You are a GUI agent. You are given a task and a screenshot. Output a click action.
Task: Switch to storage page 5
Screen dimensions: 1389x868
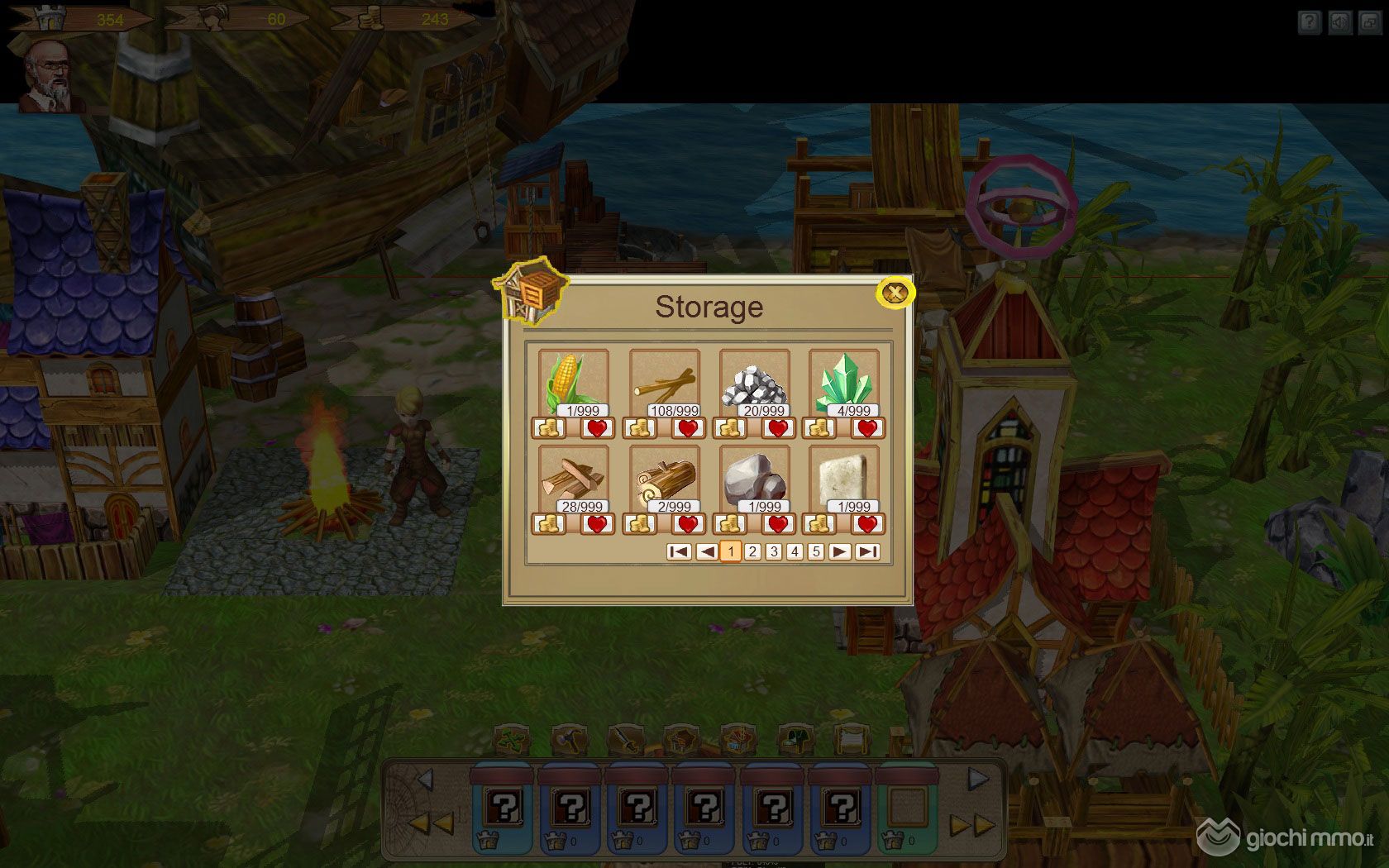816,551
